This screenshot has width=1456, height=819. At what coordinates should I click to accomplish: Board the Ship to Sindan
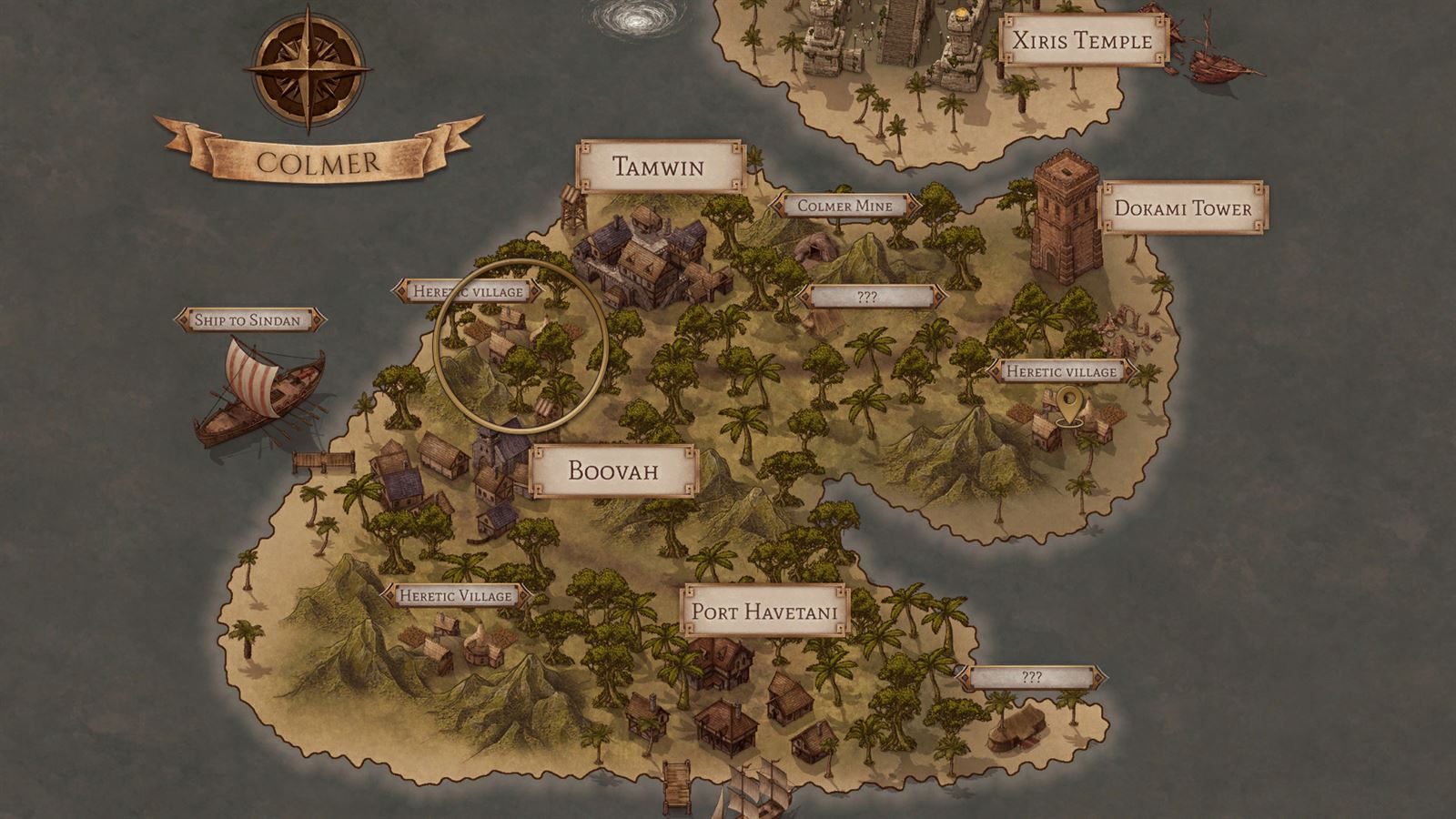click(x=248, y=319)
